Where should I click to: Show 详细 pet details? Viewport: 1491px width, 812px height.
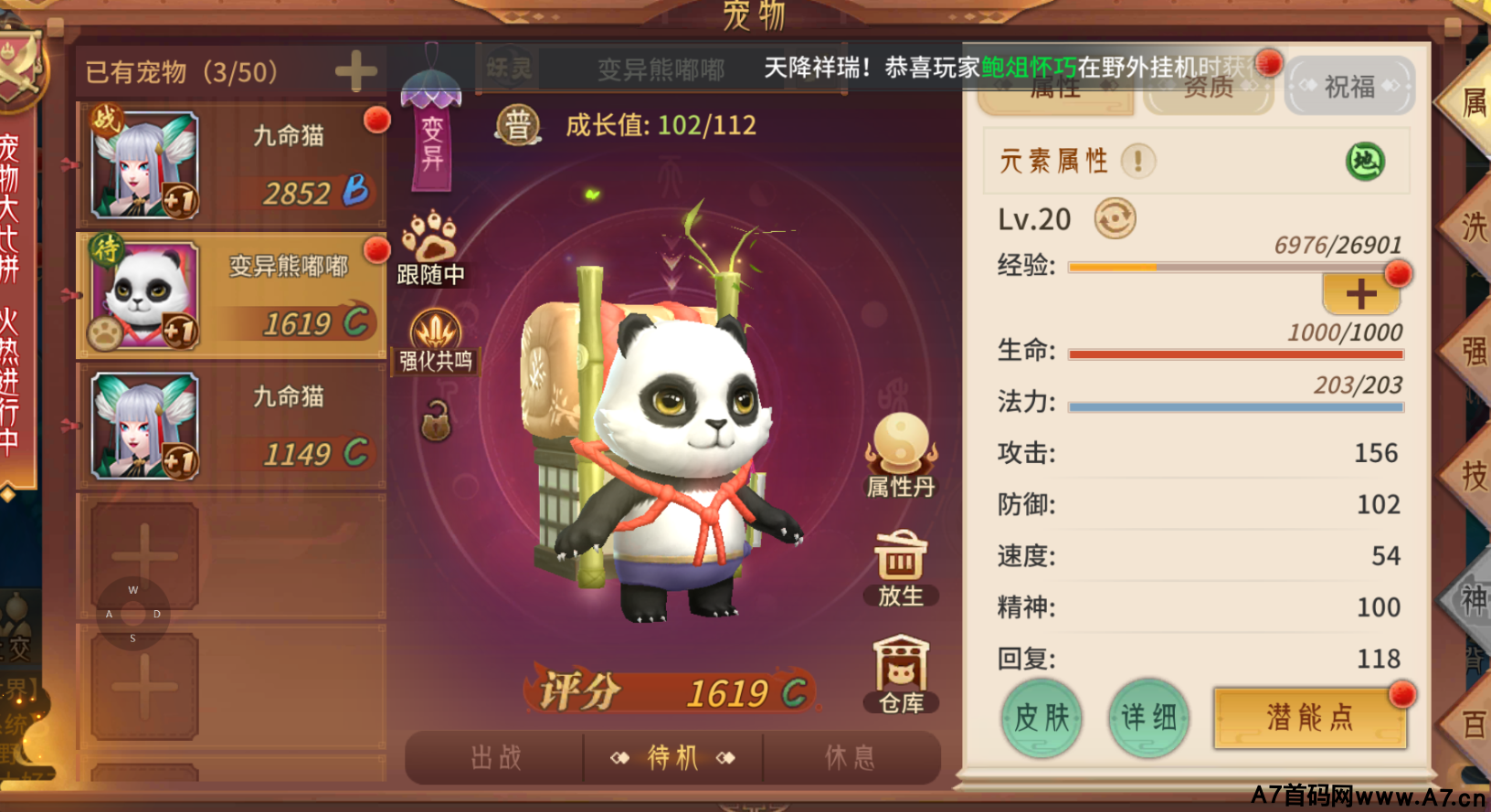[x=1148, y=718]
